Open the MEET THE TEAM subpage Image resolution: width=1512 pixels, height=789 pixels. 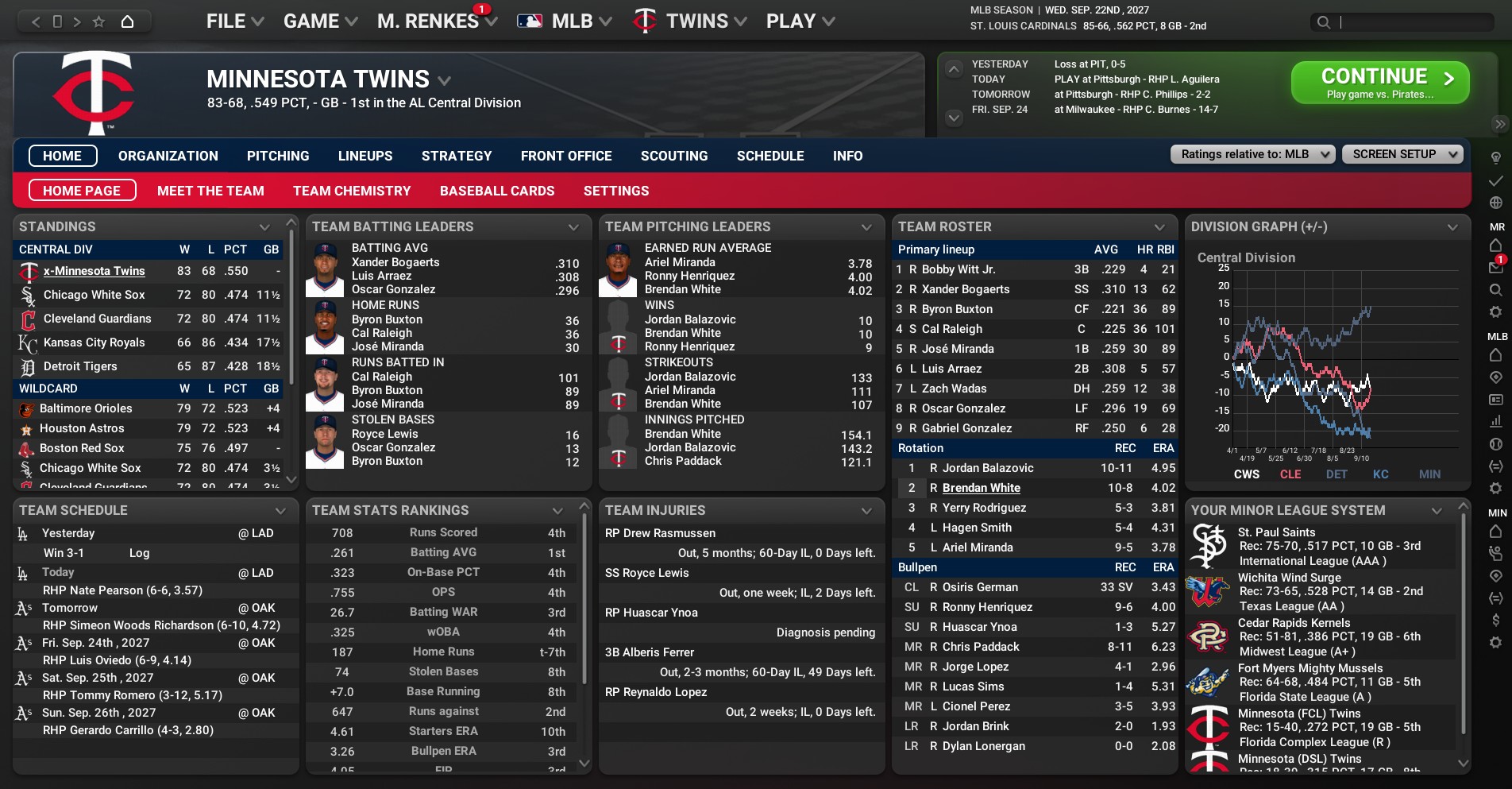point(210,191)
